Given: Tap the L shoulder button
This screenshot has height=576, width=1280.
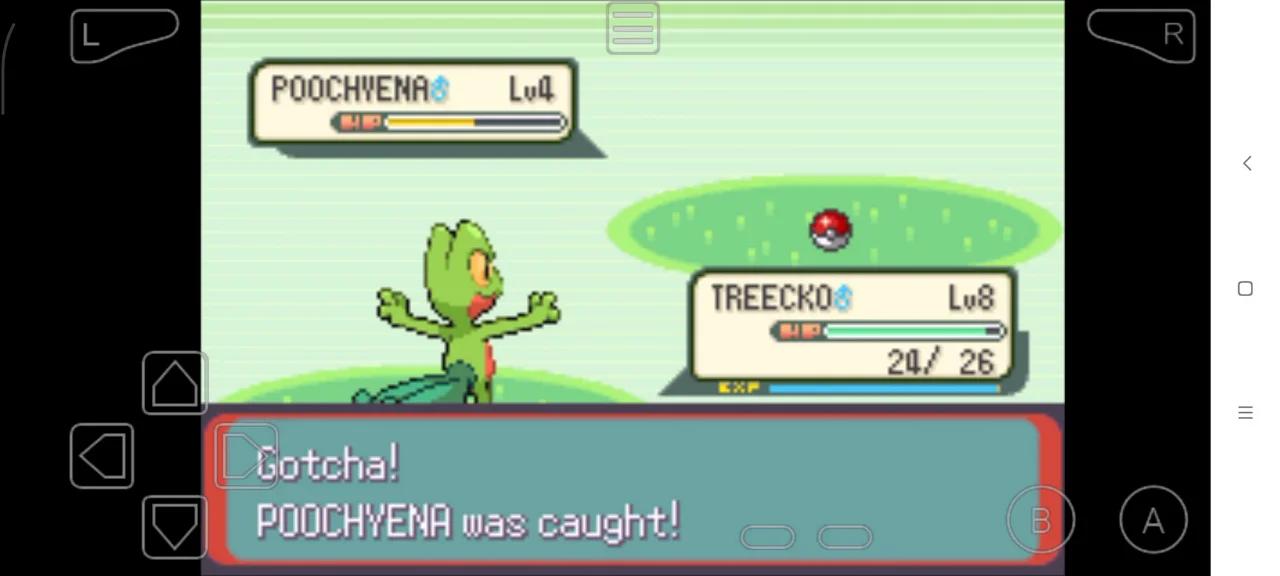Looking at the screenshot, I should tap(123, 36).
